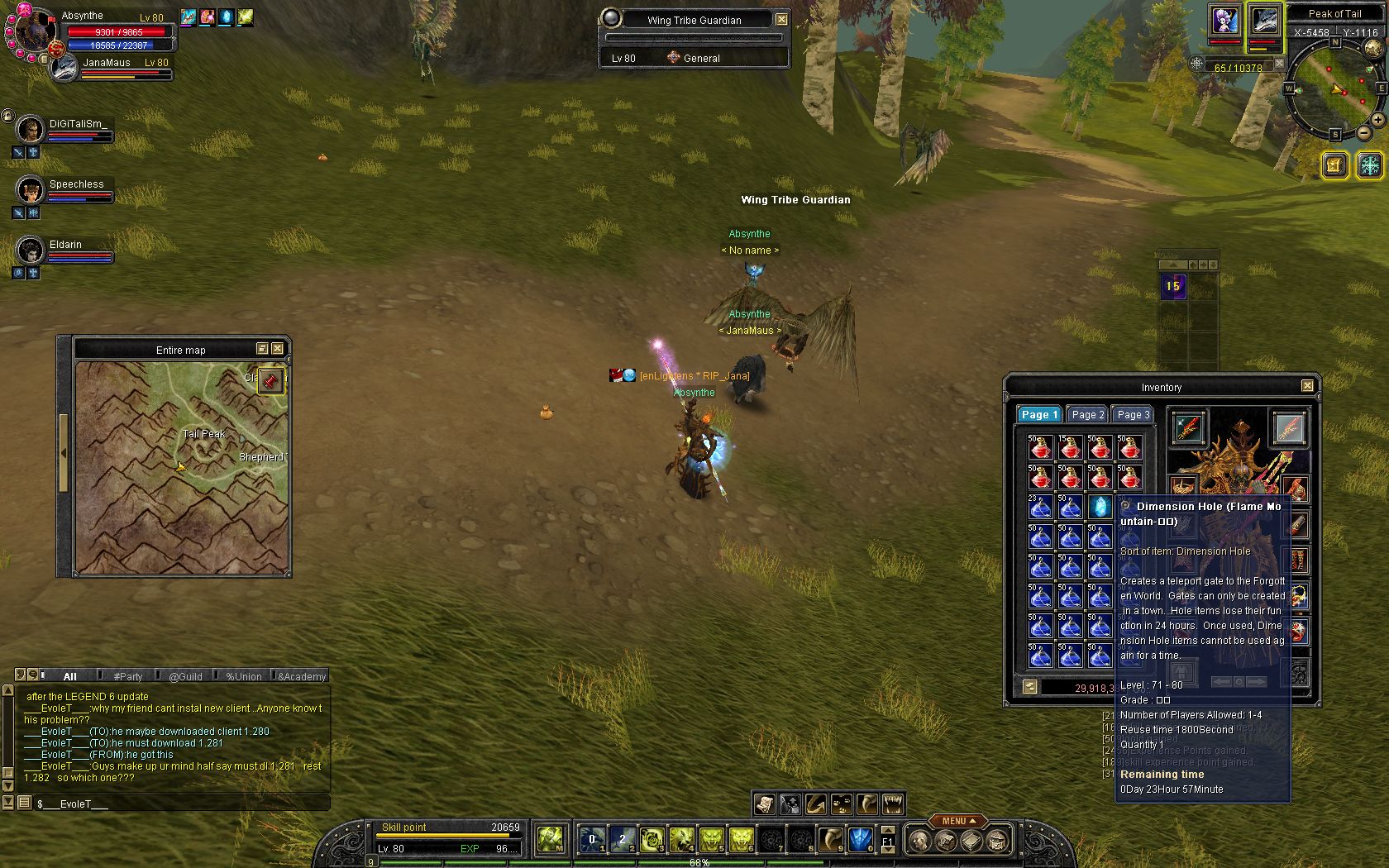Select the wolf pet portrait

coord(1265,21)
